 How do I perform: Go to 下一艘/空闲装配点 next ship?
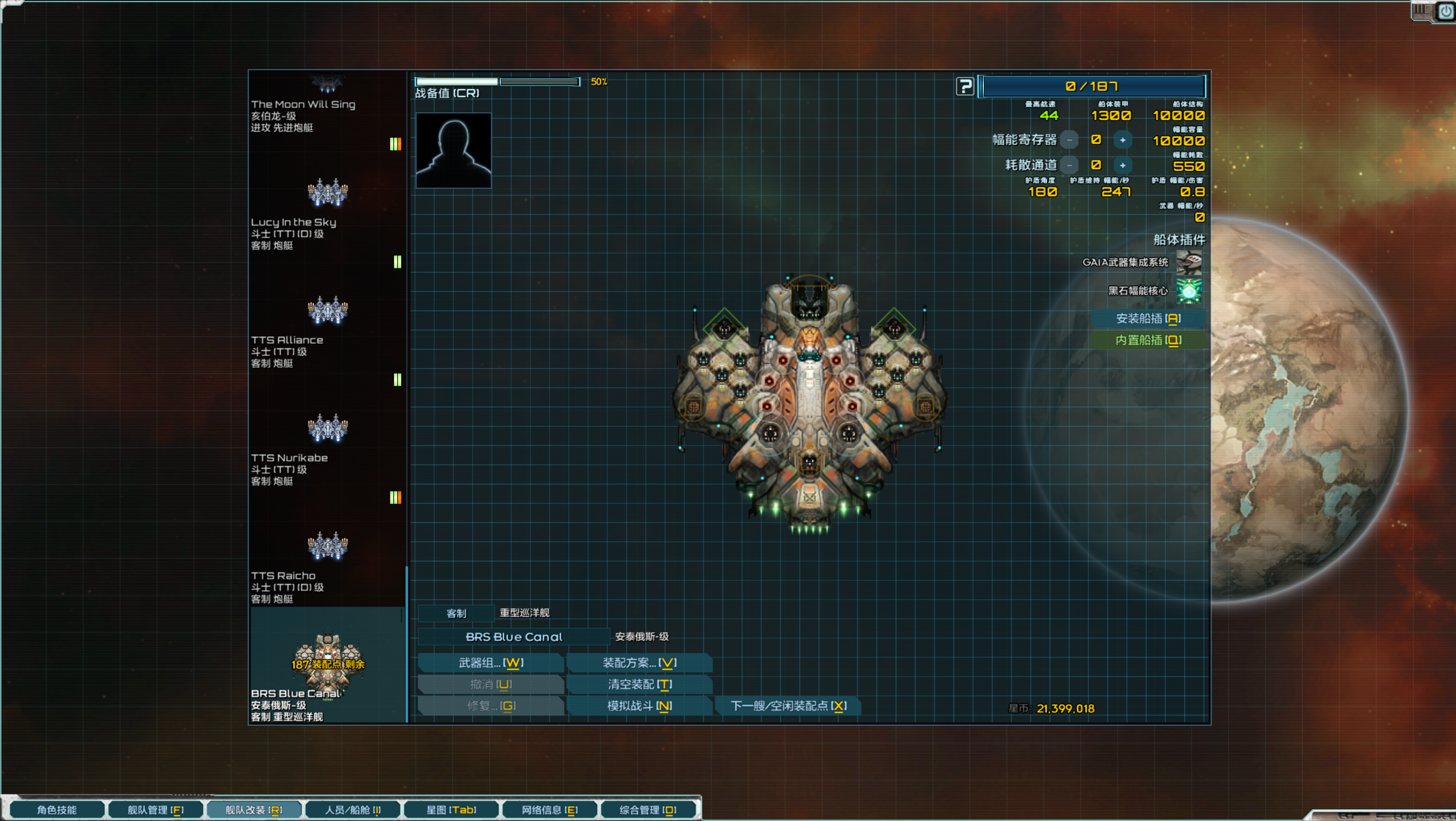[788, 706]
